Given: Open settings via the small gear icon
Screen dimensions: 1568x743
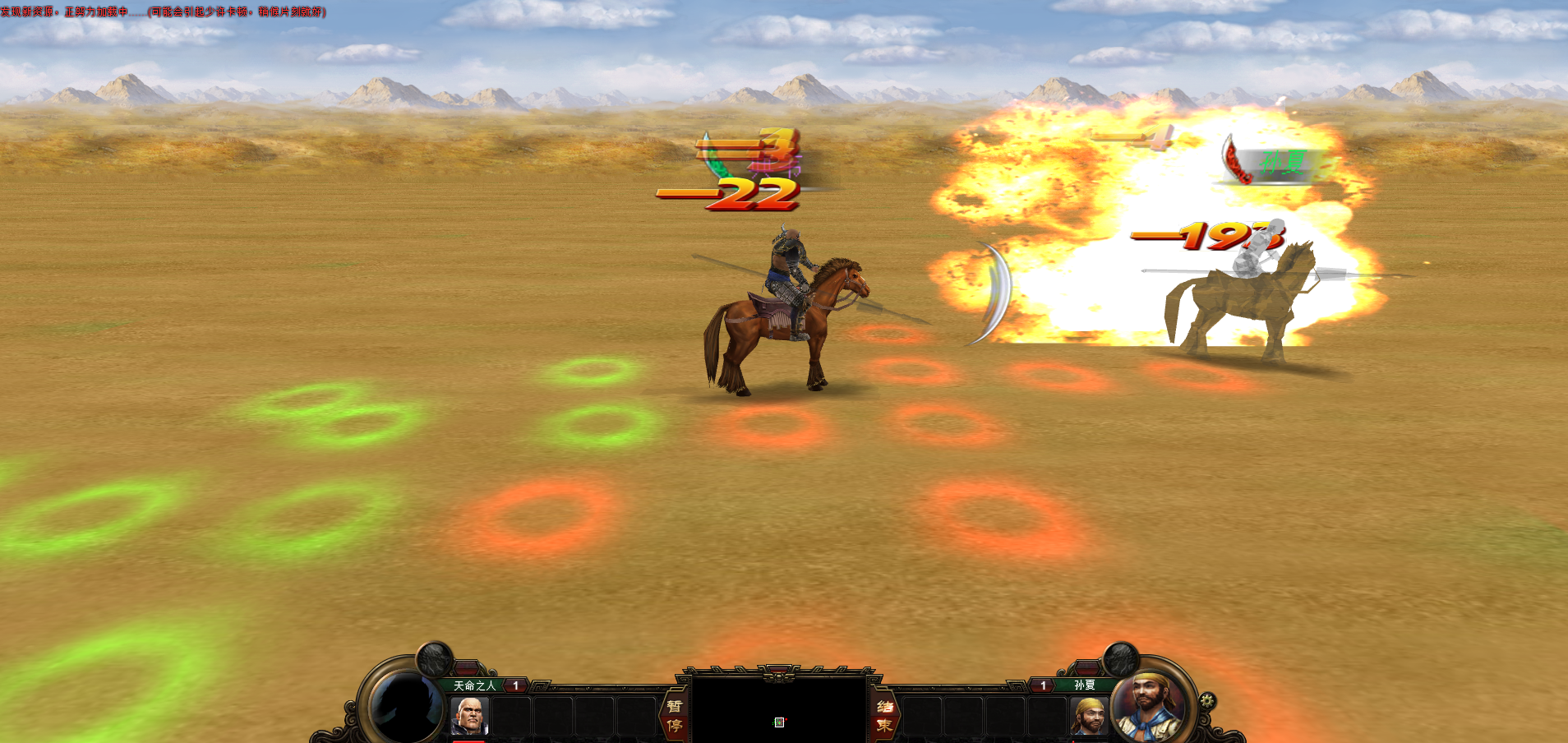Looking at the screenshot, I should click(1206, 701).
